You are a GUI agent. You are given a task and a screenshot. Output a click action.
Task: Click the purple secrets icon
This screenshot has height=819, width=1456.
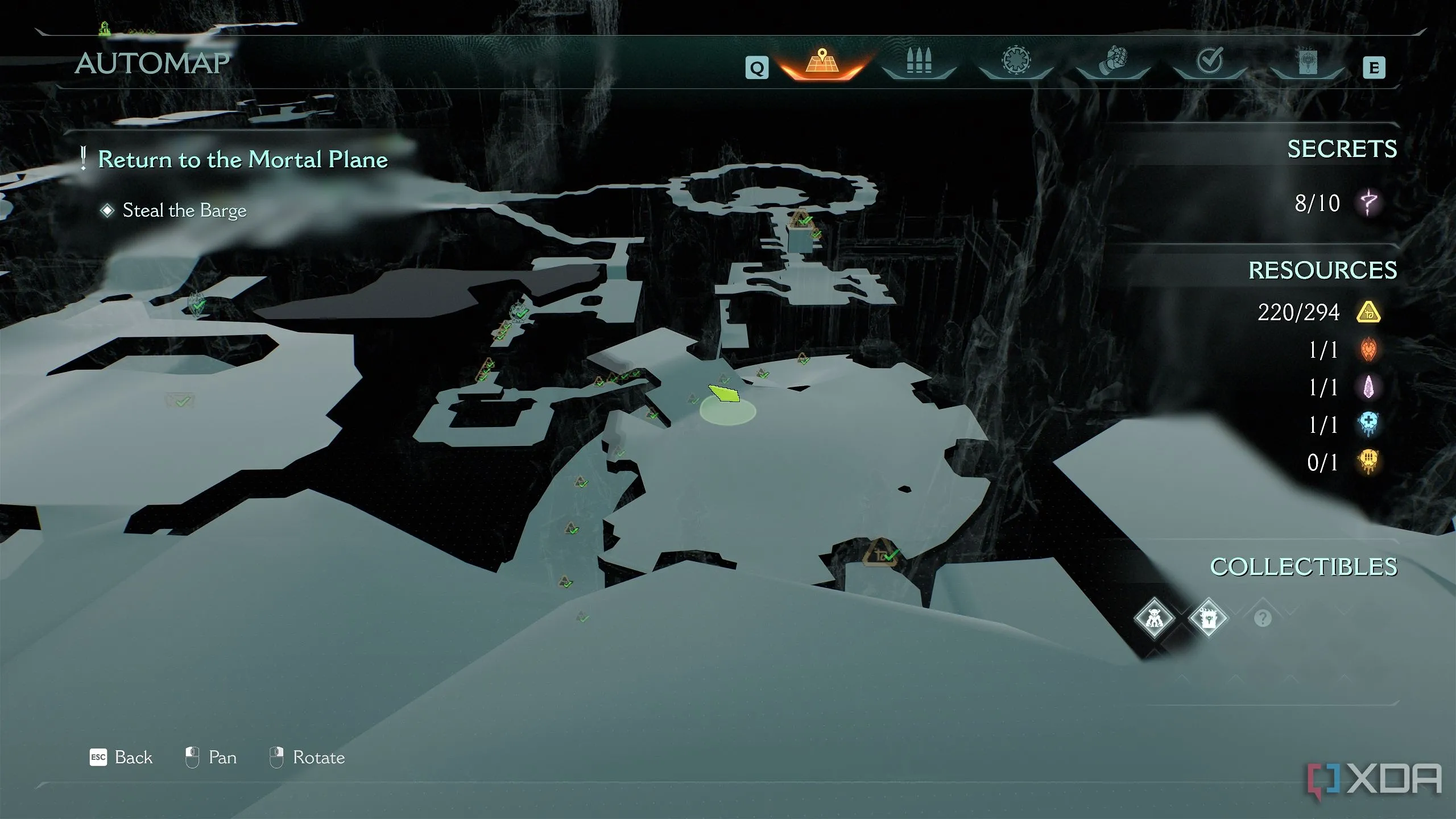1368,202
